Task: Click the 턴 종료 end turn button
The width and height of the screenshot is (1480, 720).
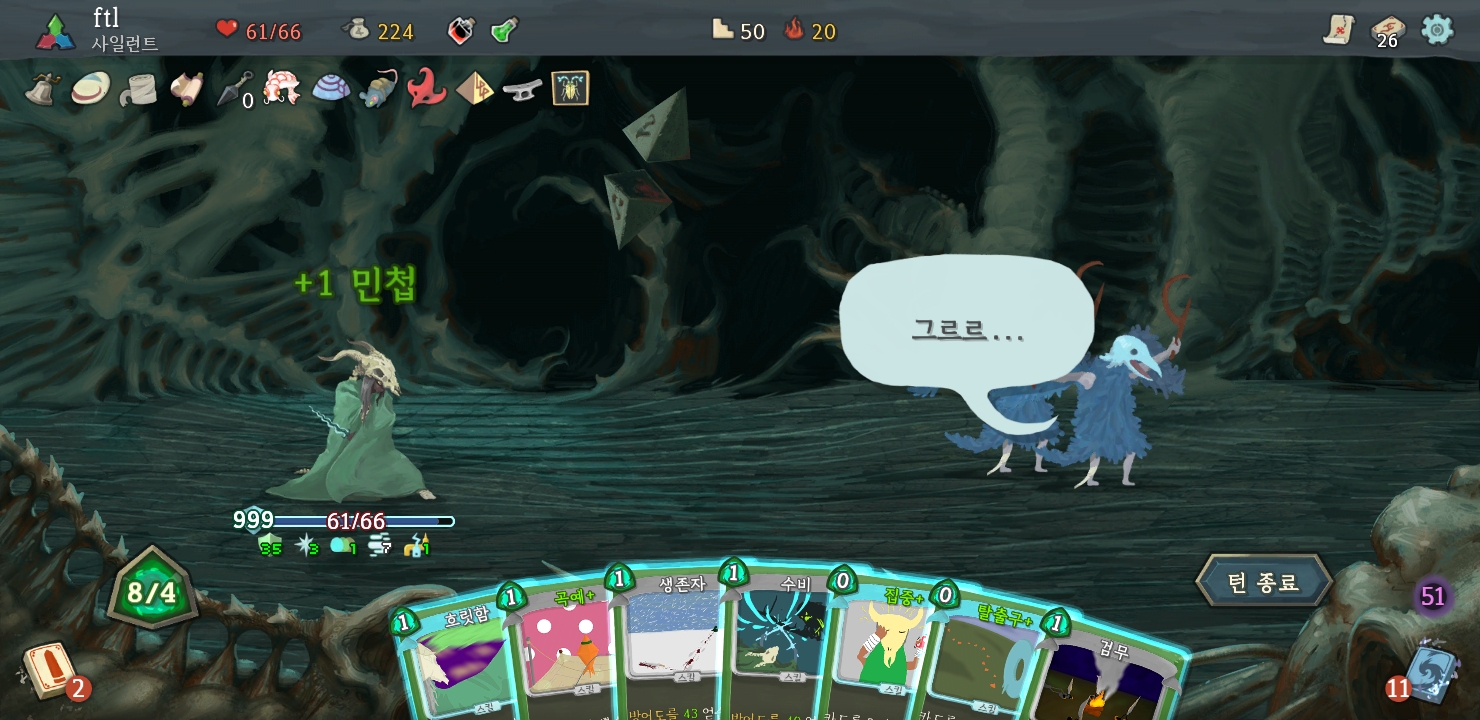Action: (1264, 582)
